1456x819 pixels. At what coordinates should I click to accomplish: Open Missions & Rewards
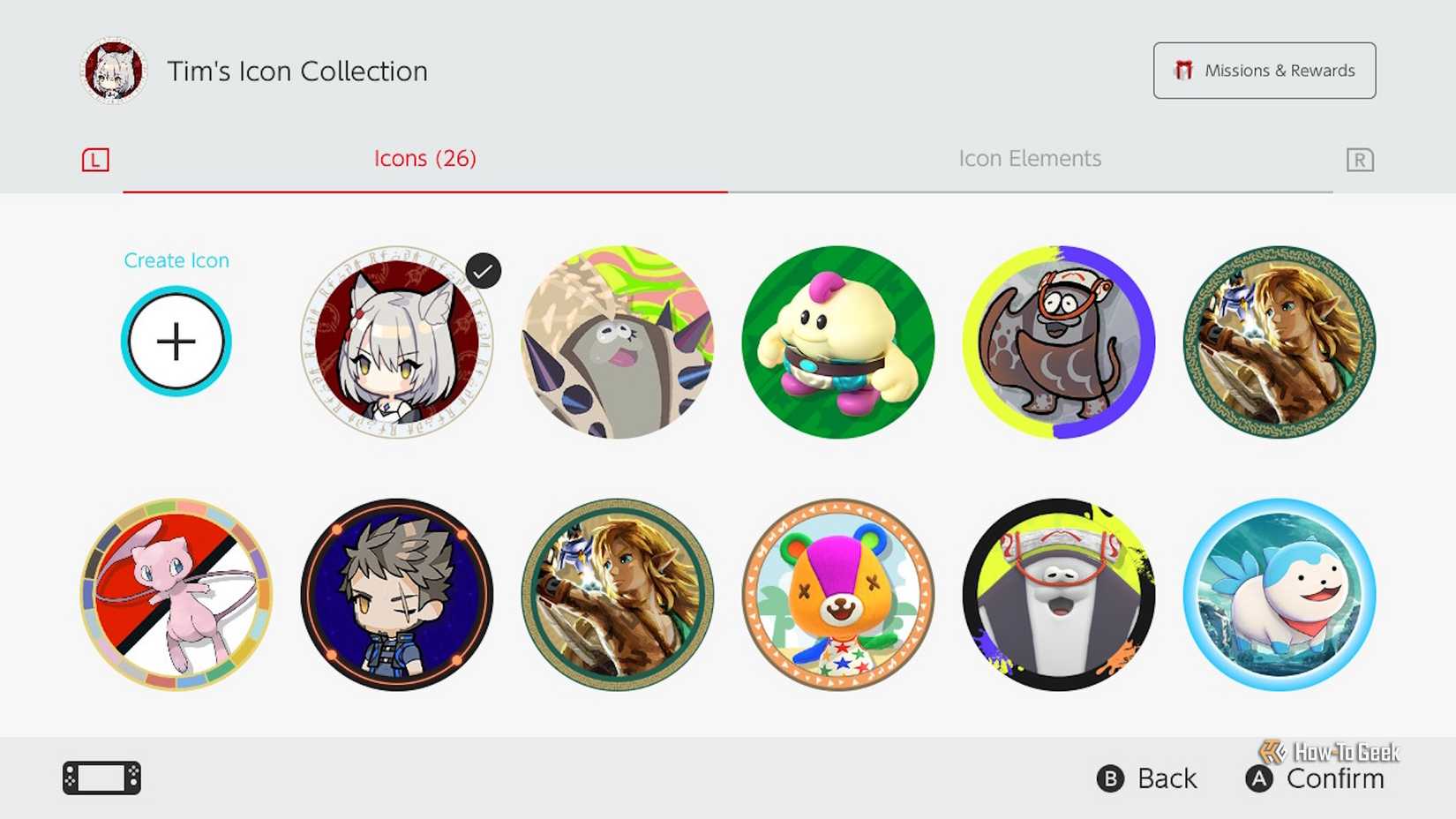coord(1264,71)
